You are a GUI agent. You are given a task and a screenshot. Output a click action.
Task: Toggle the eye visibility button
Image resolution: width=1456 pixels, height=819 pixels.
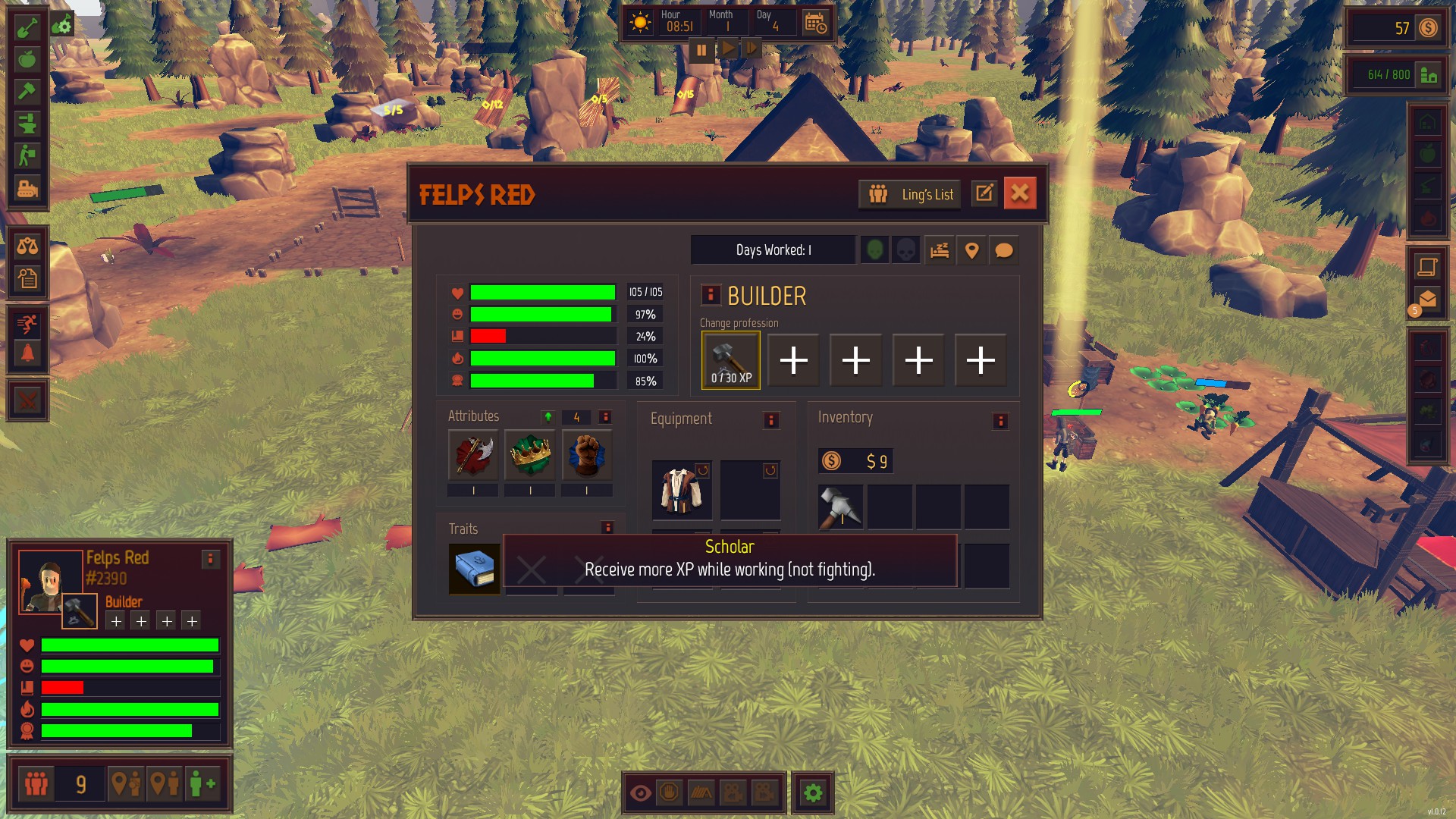tap(640, 793)
